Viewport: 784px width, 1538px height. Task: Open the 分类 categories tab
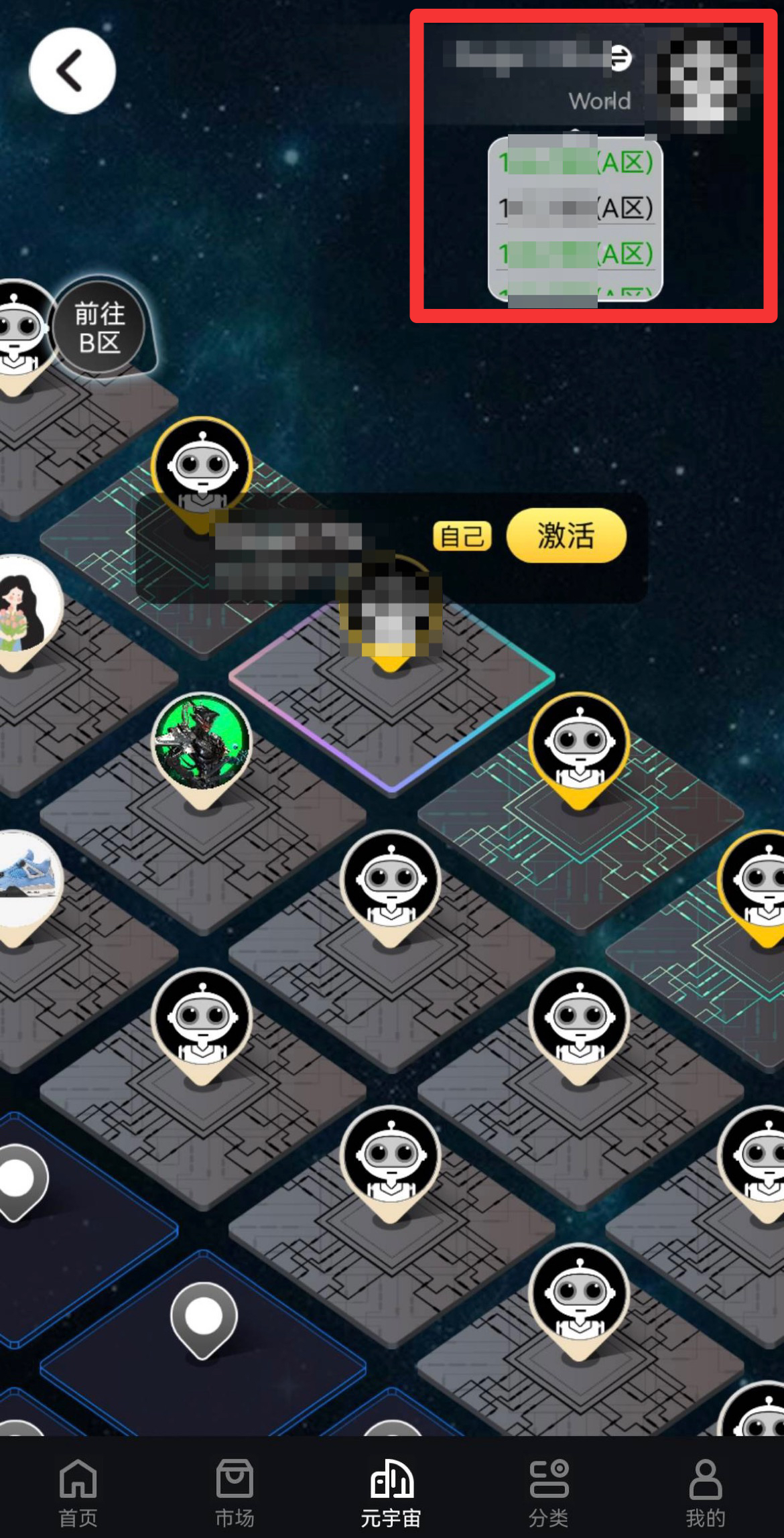pos(548,1490)
